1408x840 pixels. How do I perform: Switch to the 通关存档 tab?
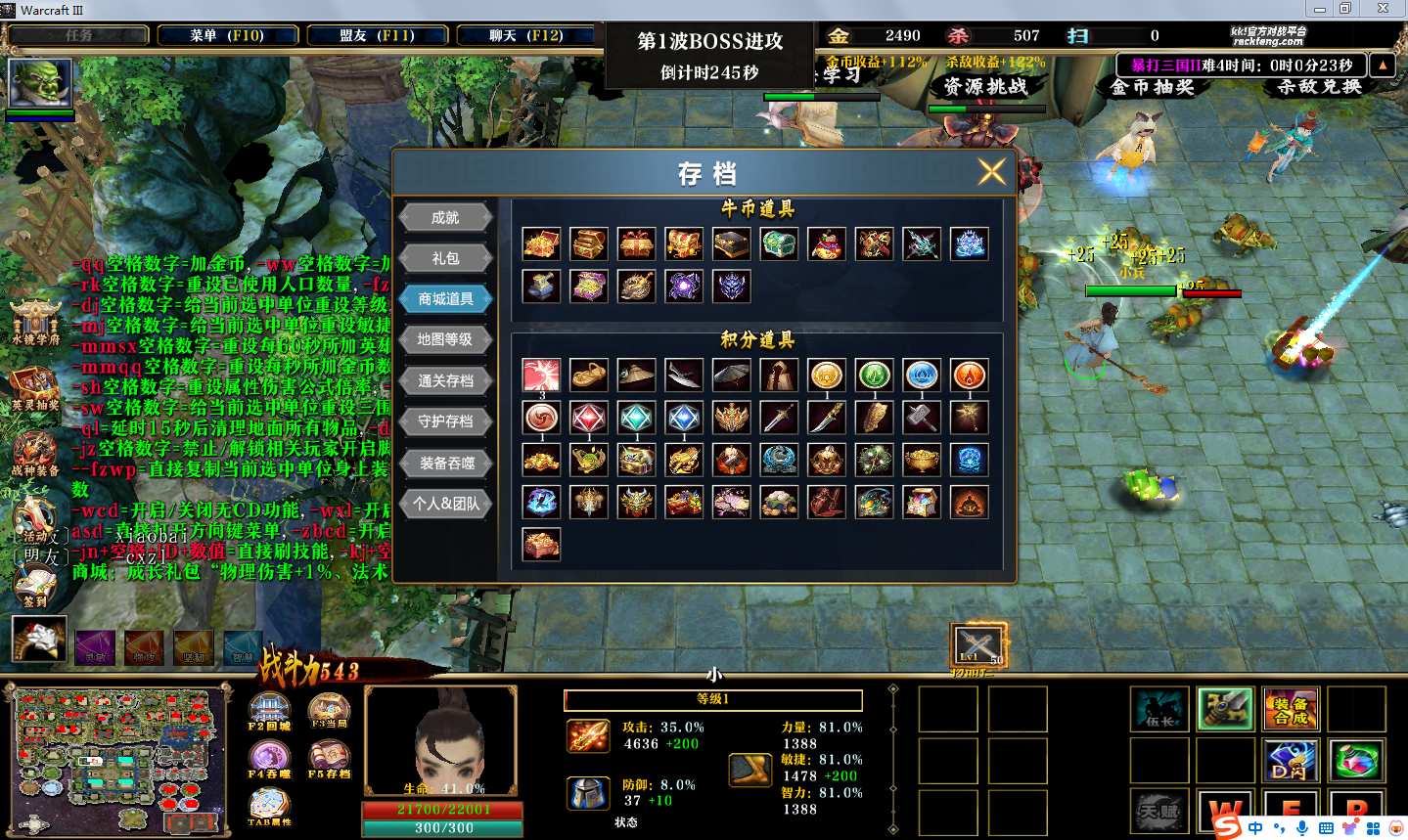pos(445,380)
